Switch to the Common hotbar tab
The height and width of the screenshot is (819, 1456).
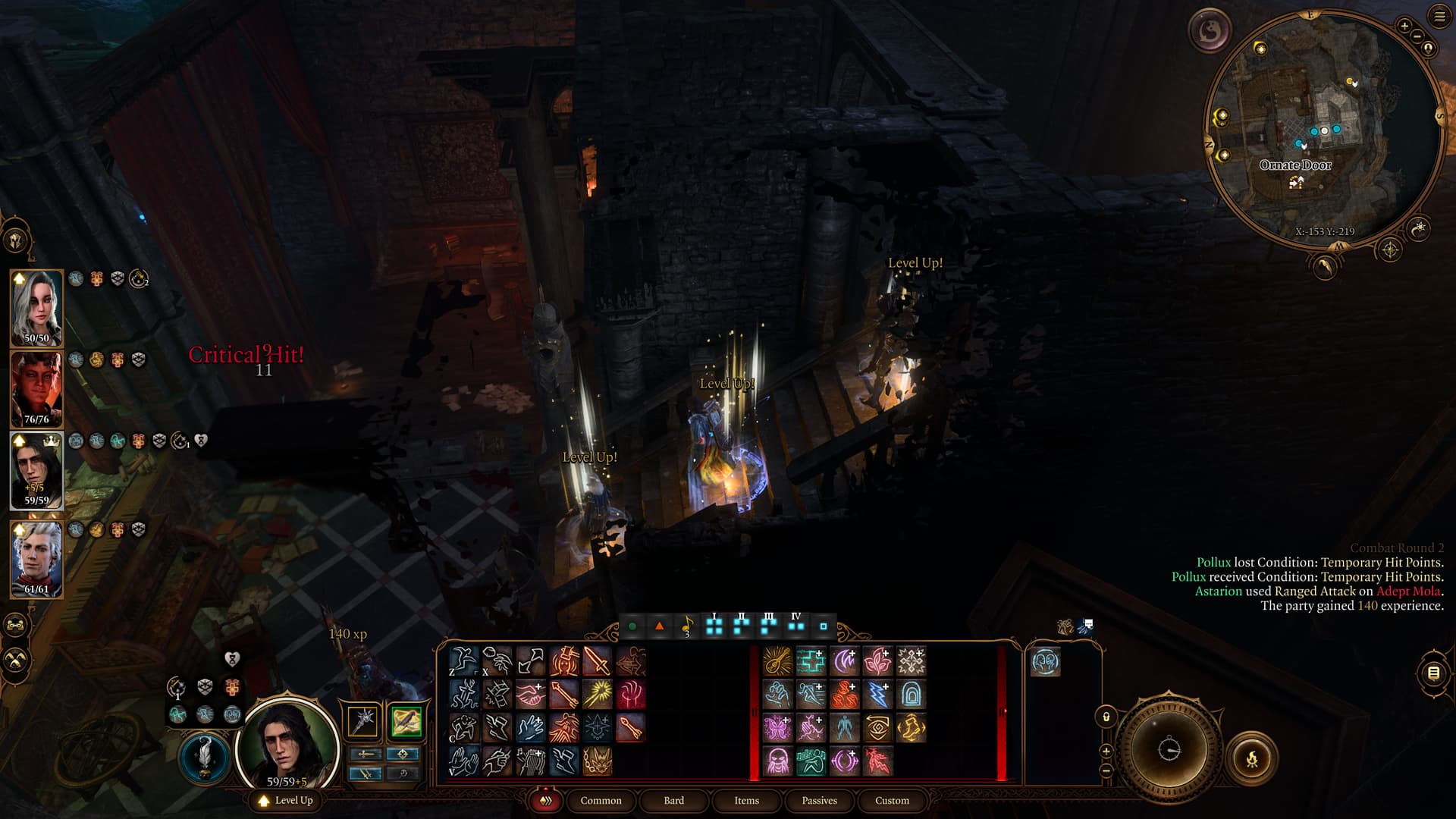click(601, 800)
